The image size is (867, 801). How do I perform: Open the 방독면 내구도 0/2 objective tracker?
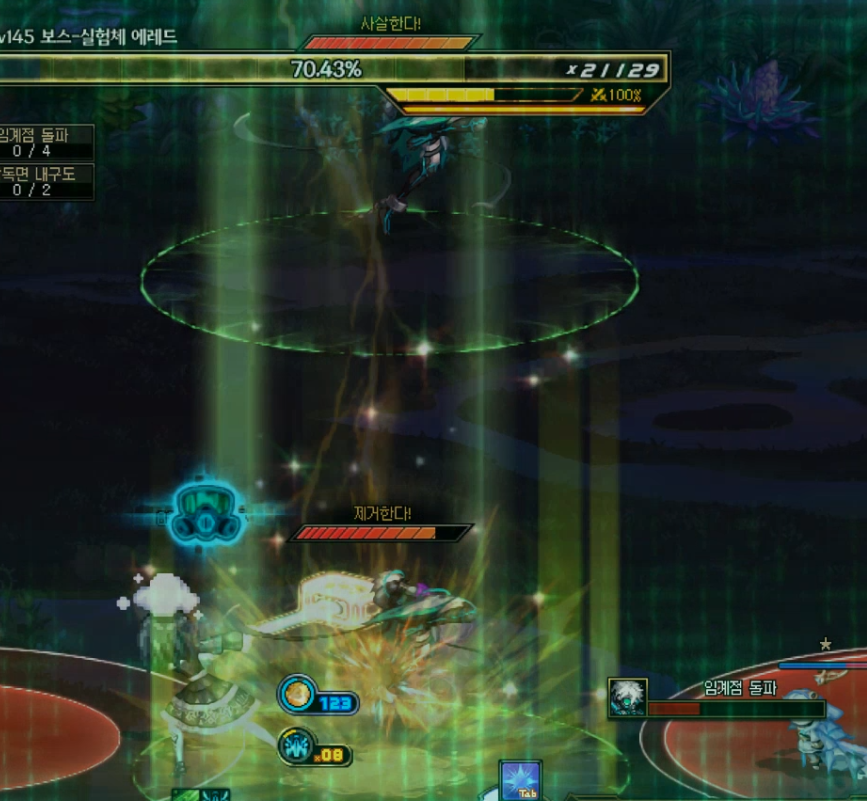point(46,181)
